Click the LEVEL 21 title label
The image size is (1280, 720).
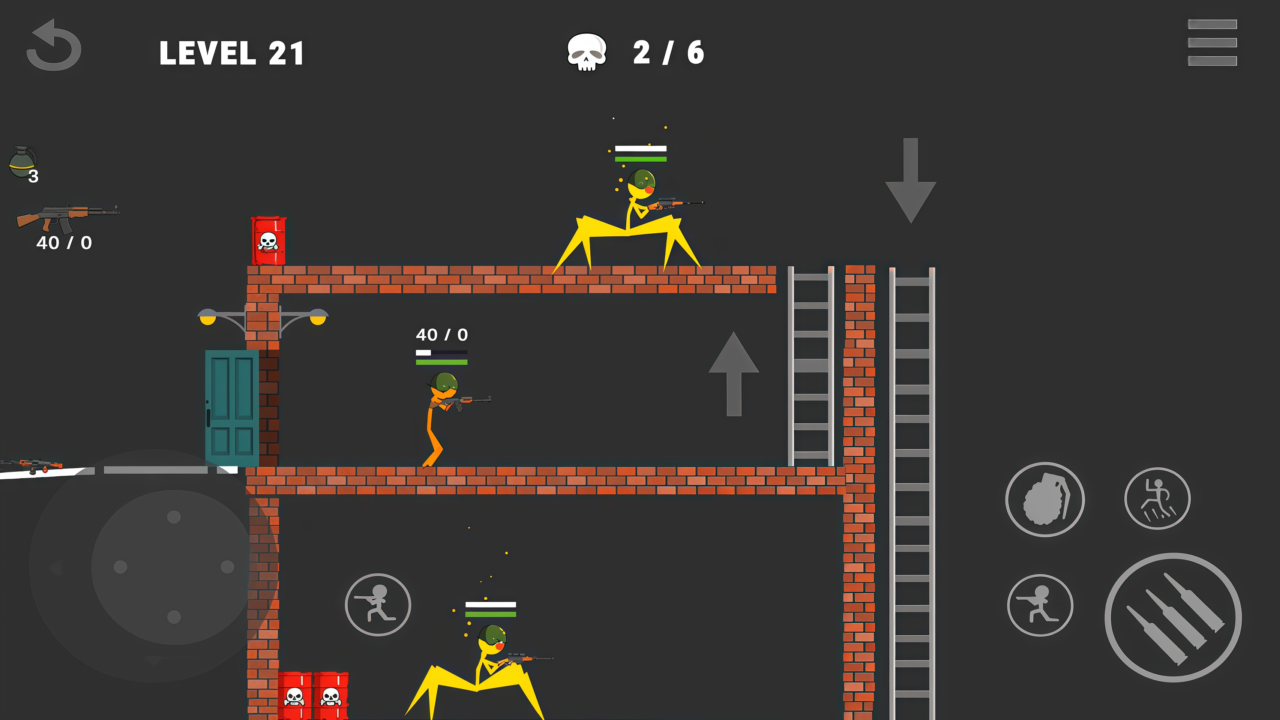tap(232, 54)
